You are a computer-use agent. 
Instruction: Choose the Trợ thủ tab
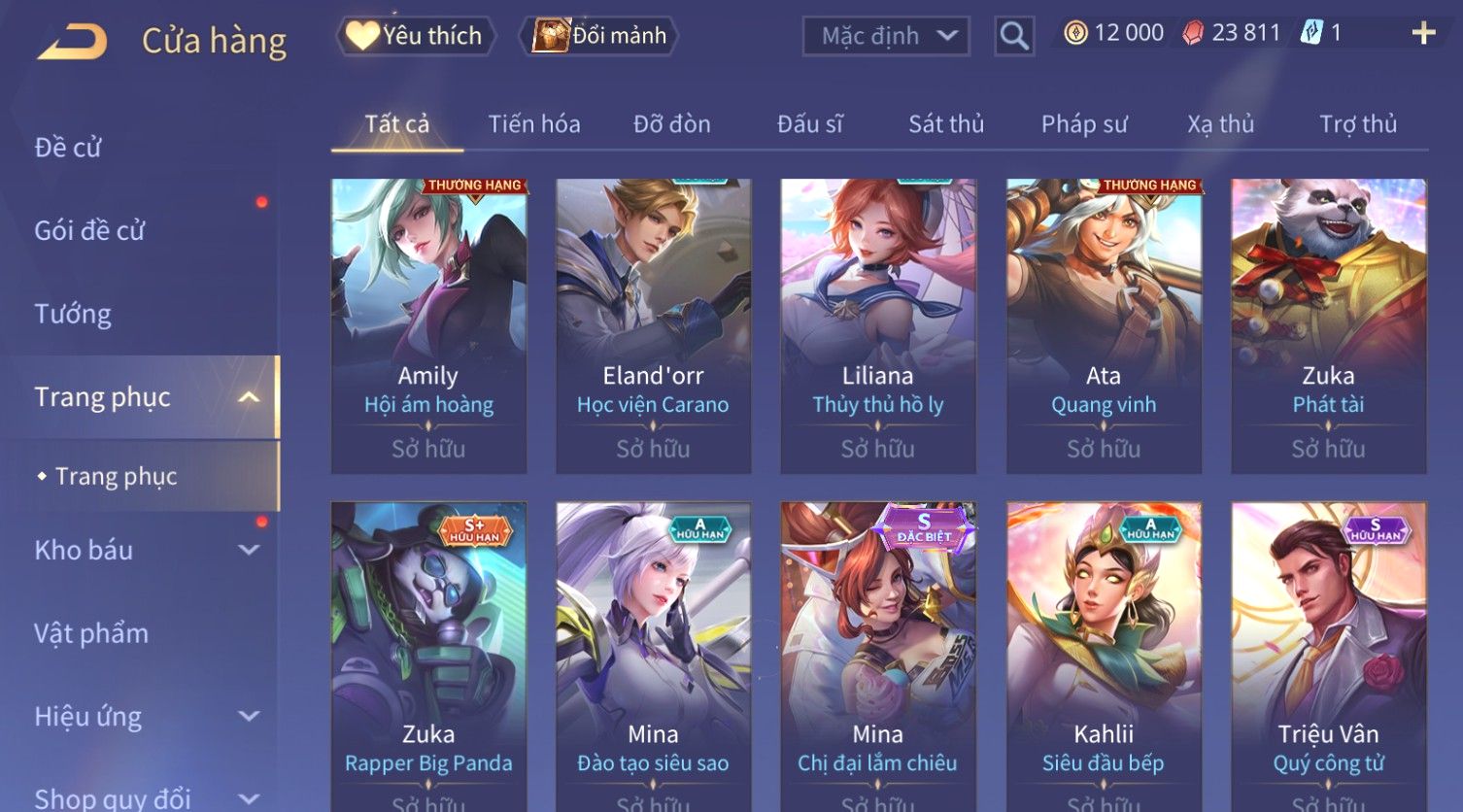pyautogui.click(x=1358, y=124)
